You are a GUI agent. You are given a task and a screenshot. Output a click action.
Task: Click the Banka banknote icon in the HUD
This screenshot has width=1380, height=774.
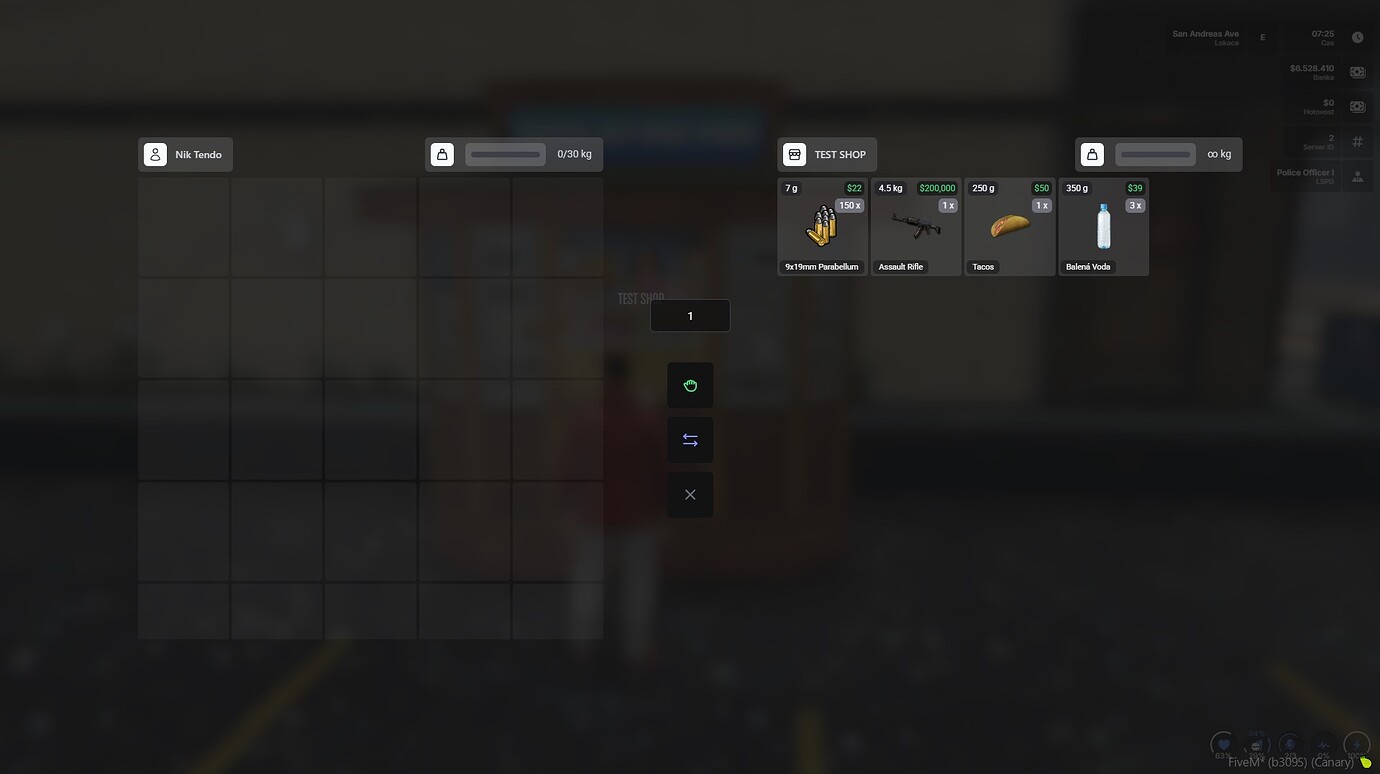point(1357,71)
